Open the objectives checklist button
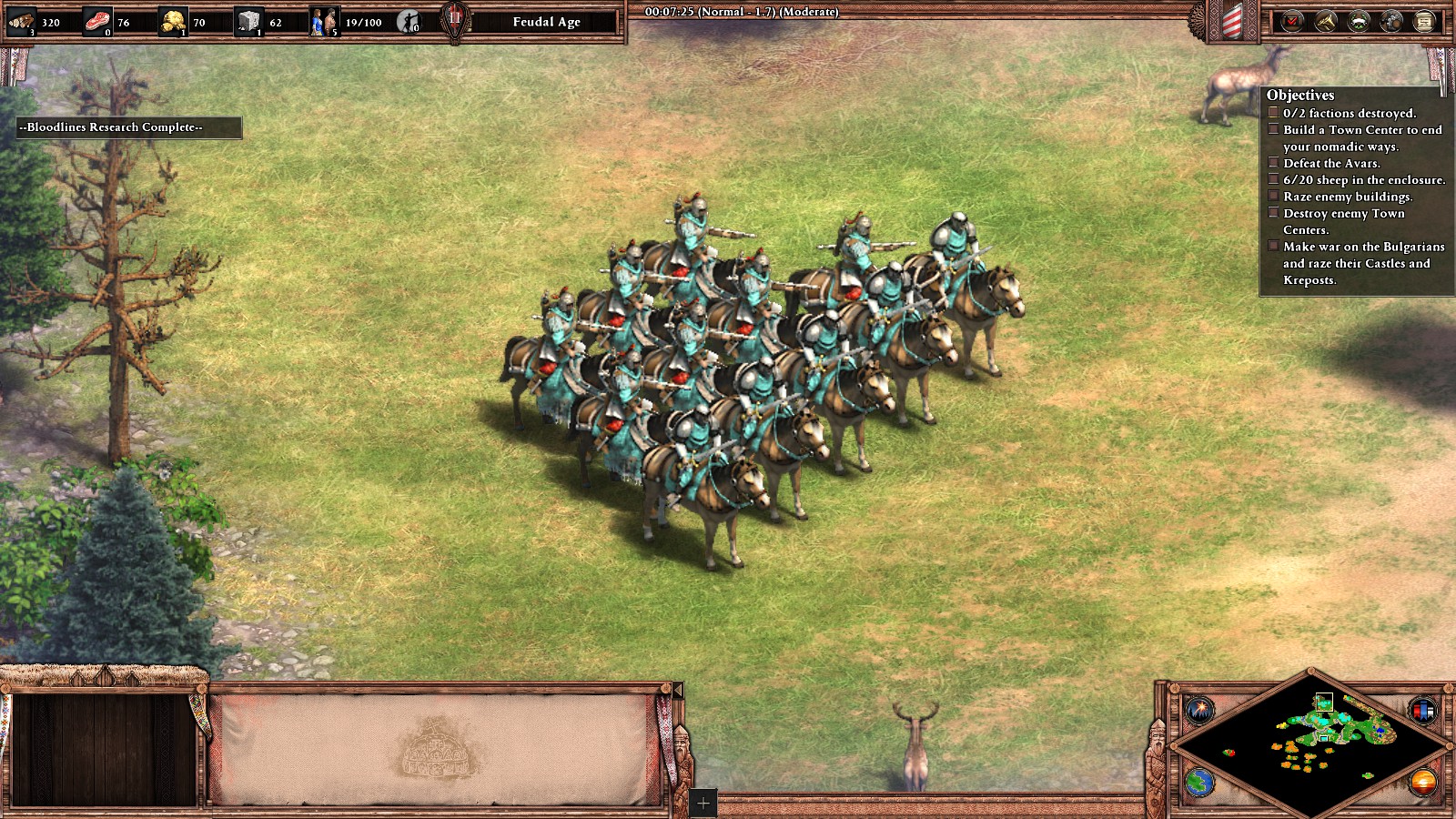Image resolution: width=1456 pixels, height=819 pixels. click(1292, 21)
